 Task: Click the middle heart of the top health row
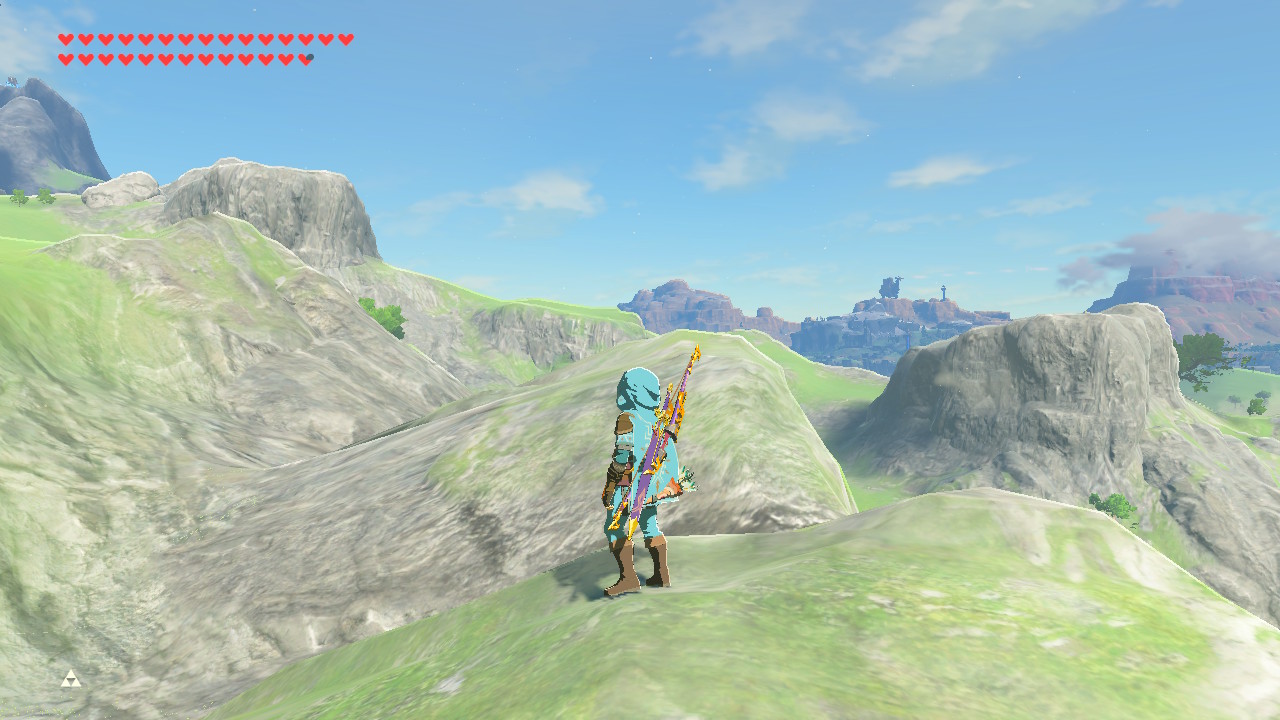206,40
